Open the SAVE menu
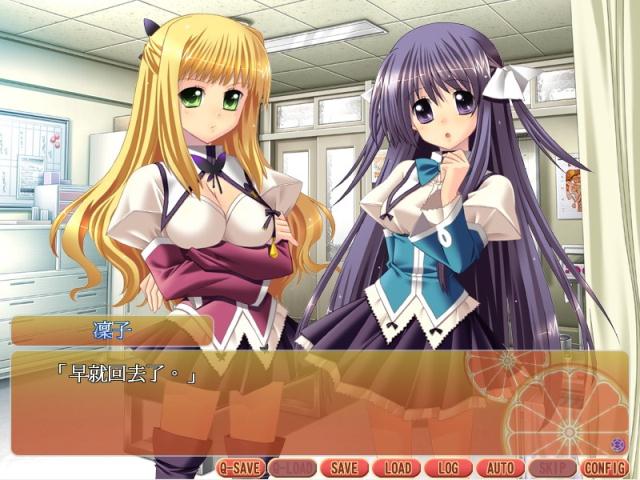The width and height of the screenshot is (640, 480). 344,467
